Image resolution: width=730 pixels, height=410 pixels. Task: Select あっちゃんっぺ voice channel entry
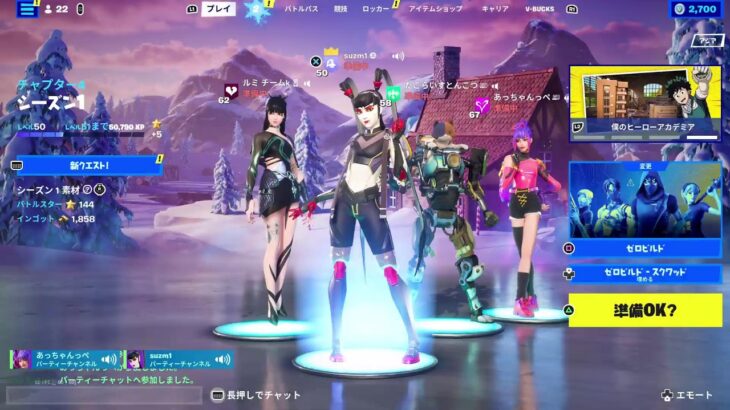point(63,360)
